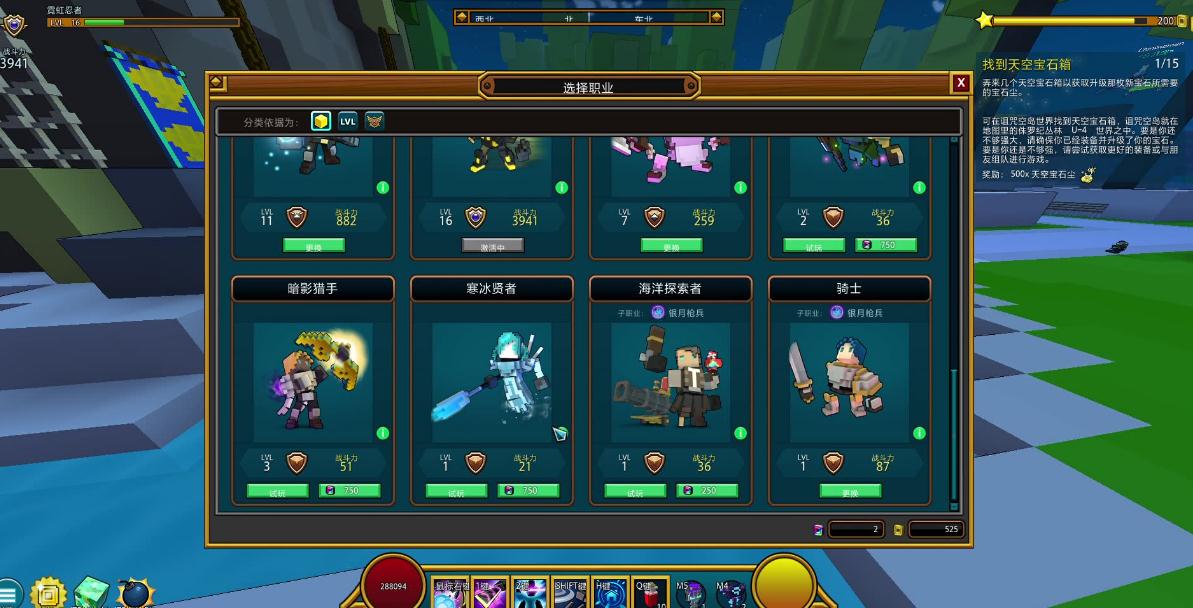
Task: Sort classes by LVL
Action: click(347, 121)
